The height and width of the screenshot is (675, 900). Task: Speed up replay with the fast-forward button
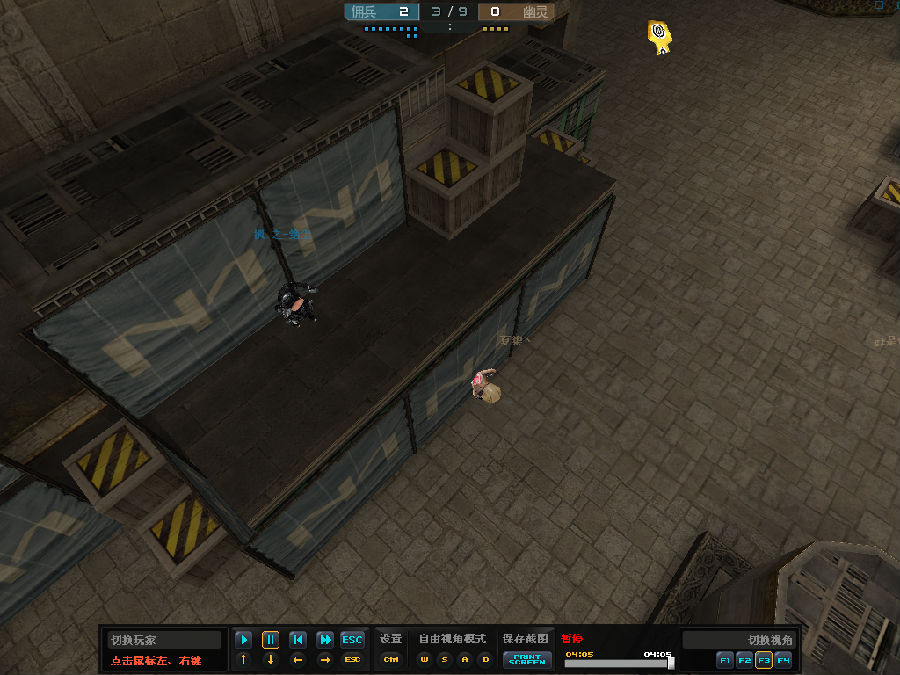tap(325, 639)
